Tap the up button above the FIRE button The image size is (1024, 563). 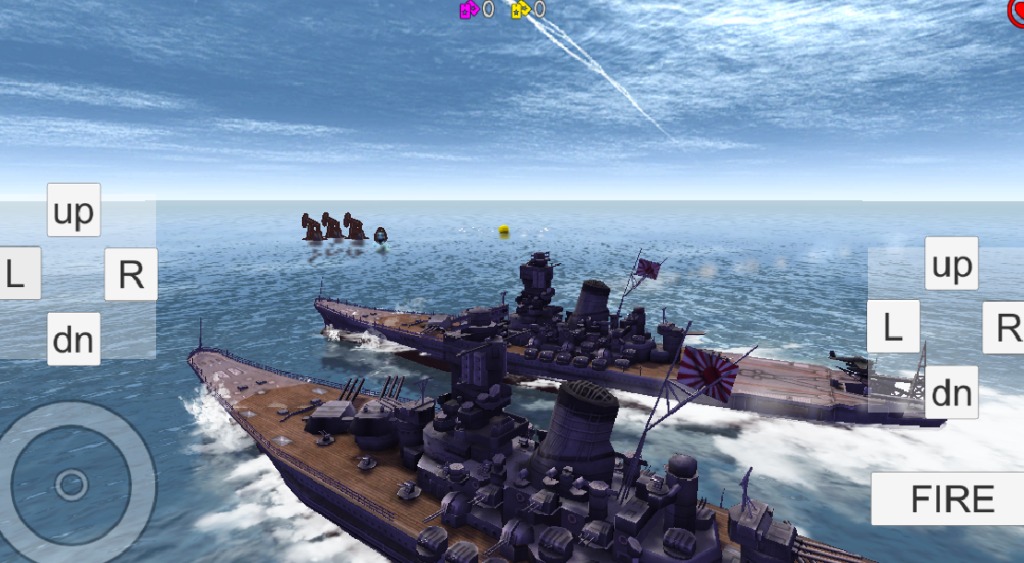coord(951,264)
